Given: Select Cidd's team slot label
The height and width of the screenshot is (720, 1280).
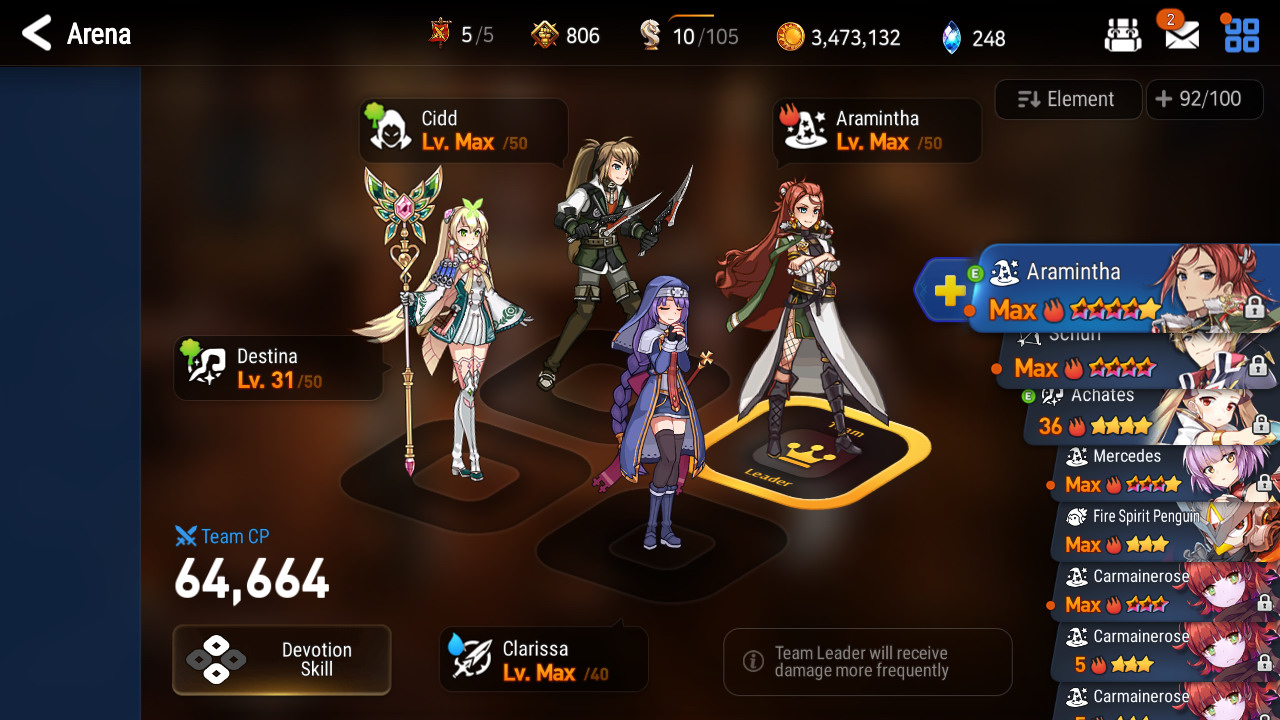Looking at the screenshot, I should tap(463, 131).
